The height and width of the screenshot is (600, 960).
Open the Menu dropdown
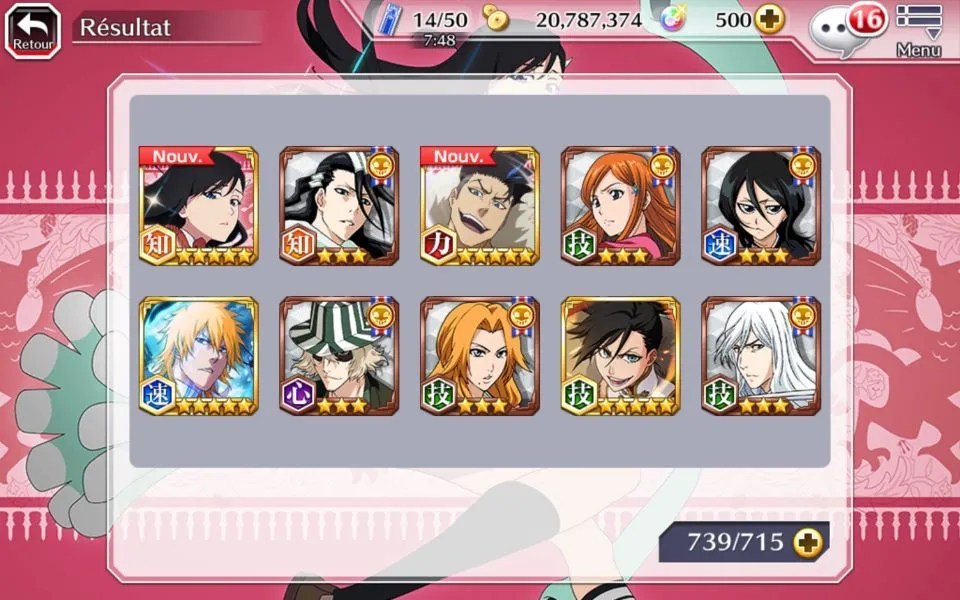pos(918,30)
